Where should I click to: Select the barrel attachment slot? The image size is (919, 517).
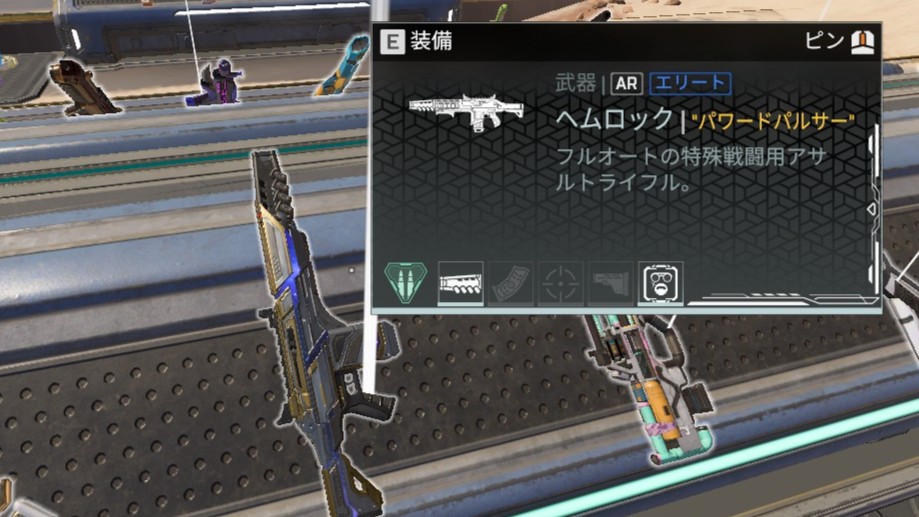click(461, 283)
